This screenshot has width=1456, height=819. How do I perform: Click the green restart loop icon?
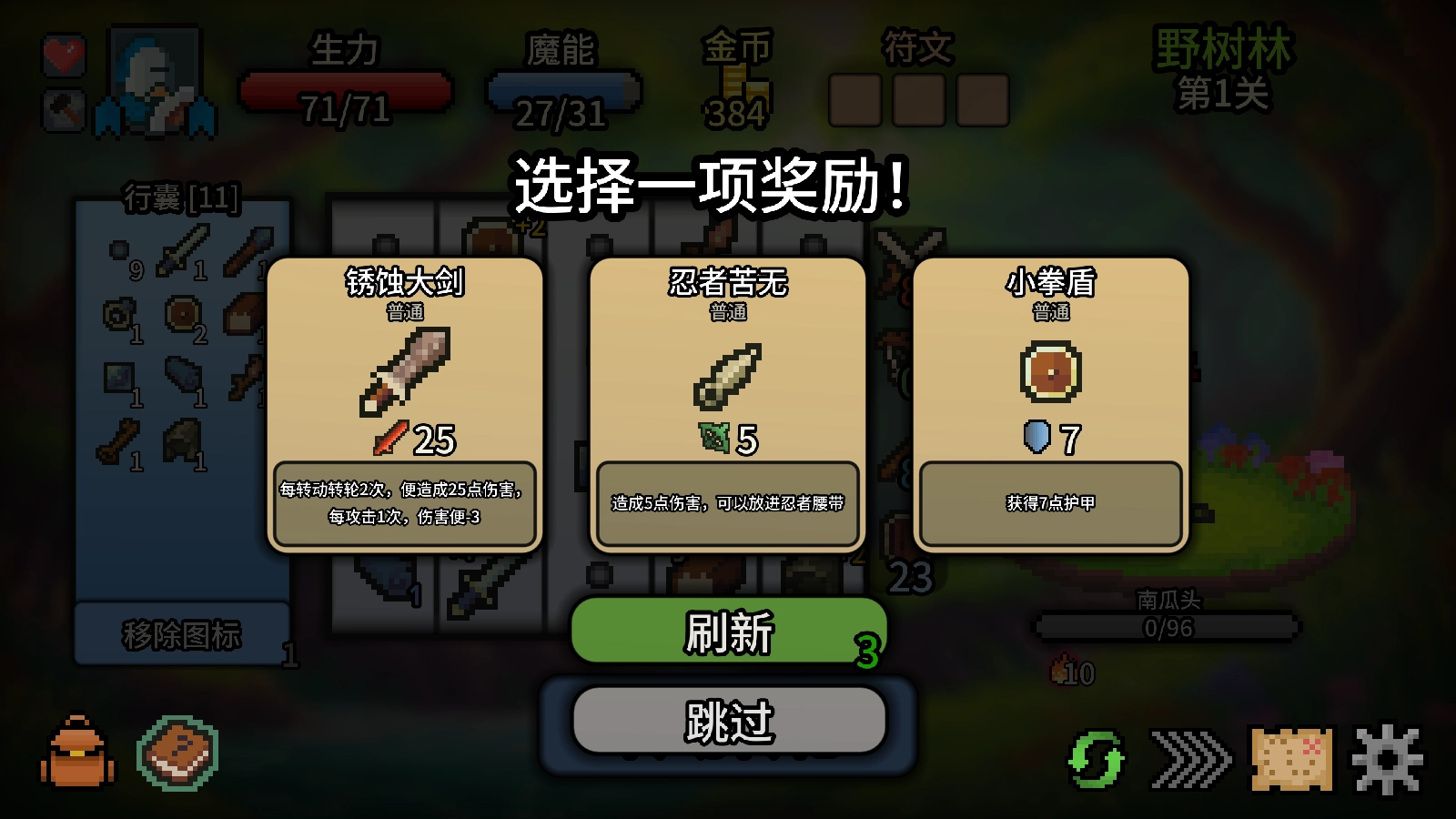click(1098, 758)
